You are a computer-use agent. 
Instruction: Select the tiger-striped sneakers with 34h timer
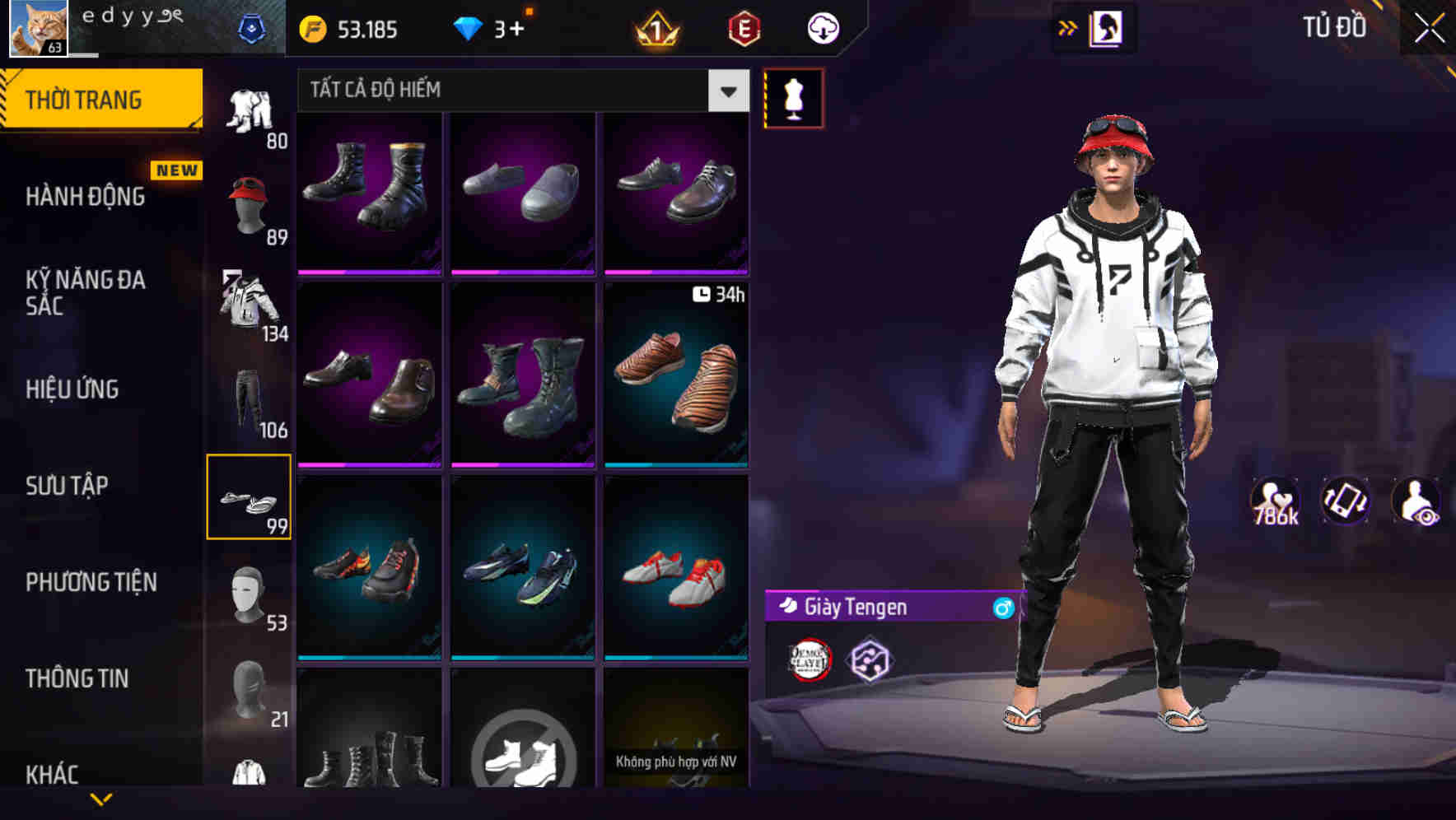tap(675, 379)
